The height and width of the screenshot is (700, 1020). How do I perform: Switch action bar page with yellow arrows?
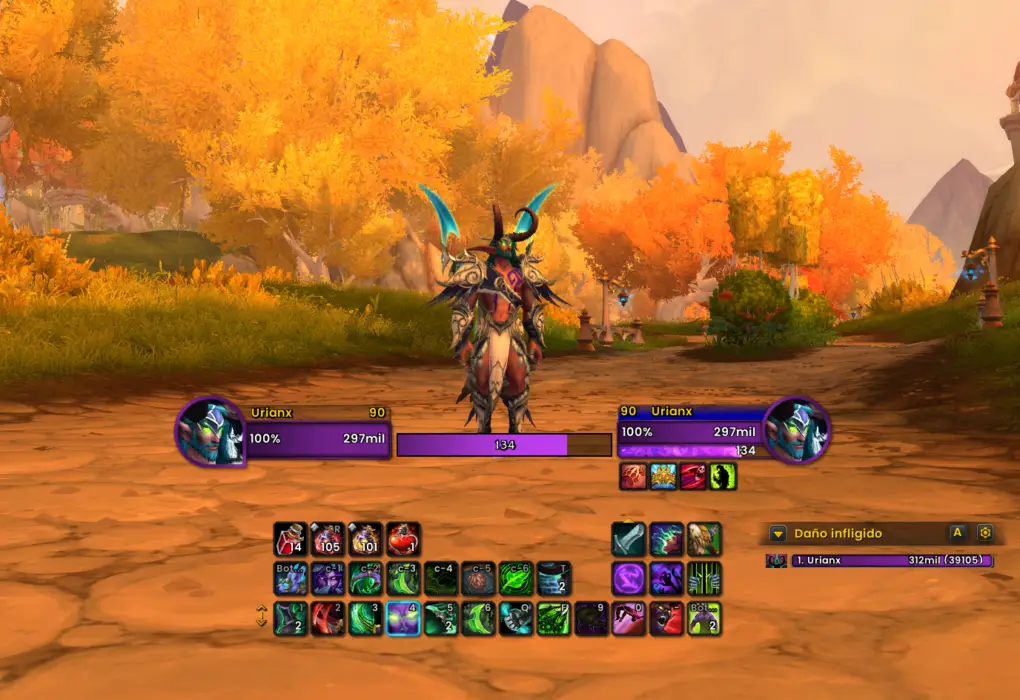[262, 618]
